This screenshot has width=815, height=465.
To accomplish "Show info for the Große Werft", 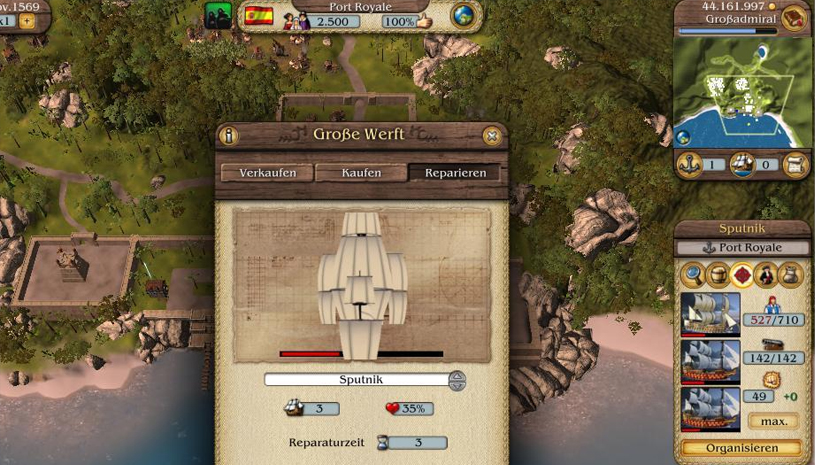I will [x=229, y=136].
